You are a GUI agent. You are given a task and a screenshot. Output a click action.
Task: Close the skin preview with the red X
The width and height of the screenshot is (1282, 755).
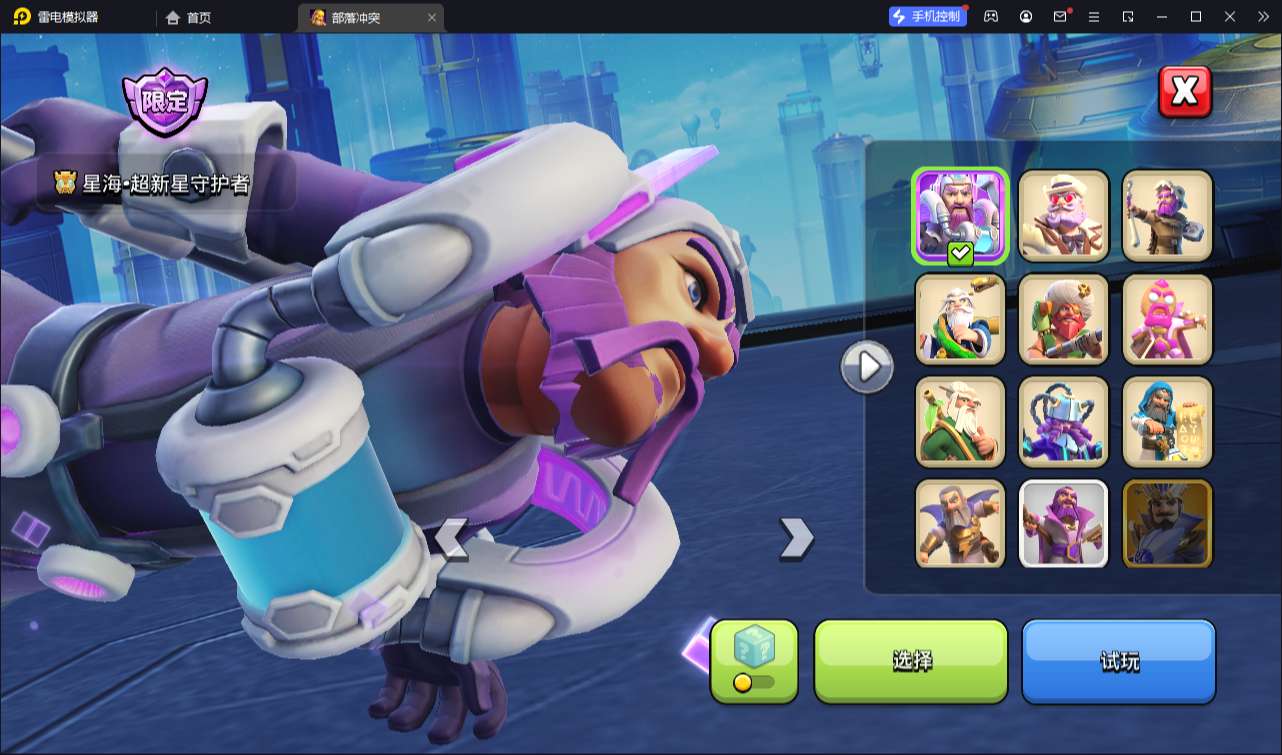tap(1184, 92)
